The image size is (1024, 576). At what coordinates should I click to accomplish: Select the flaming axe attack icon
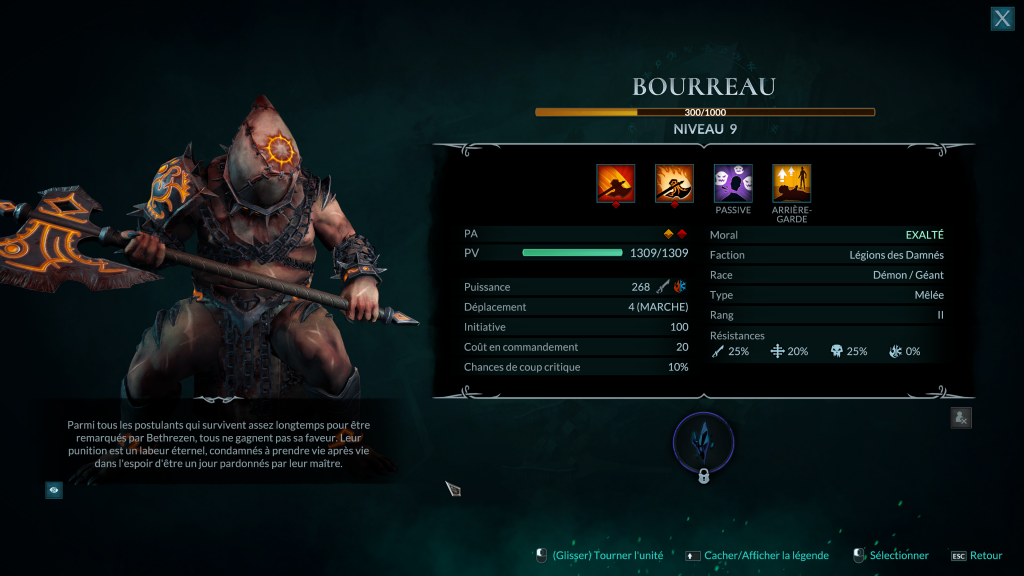coord(674,184)
